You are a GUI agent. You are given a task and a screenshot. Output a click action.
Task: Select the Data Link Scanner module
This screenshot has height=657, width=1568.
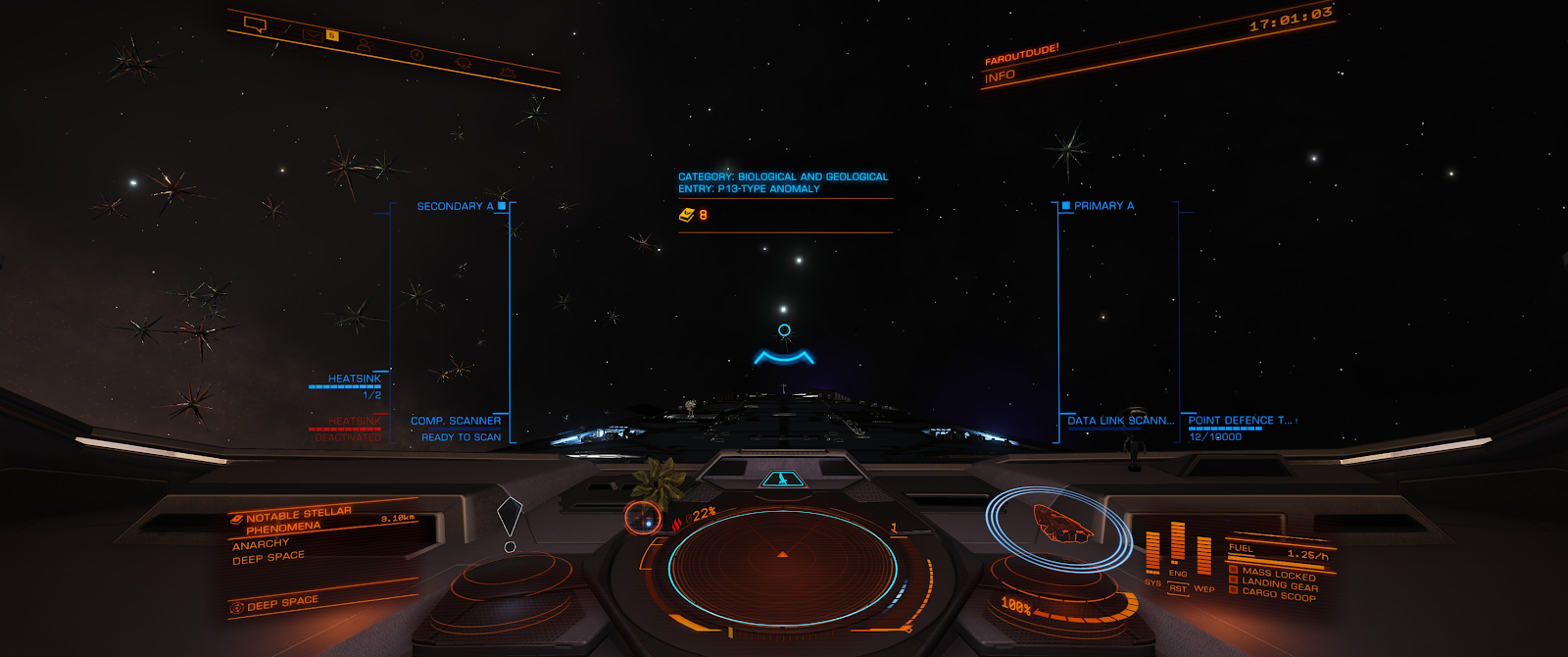(1120, 421)
